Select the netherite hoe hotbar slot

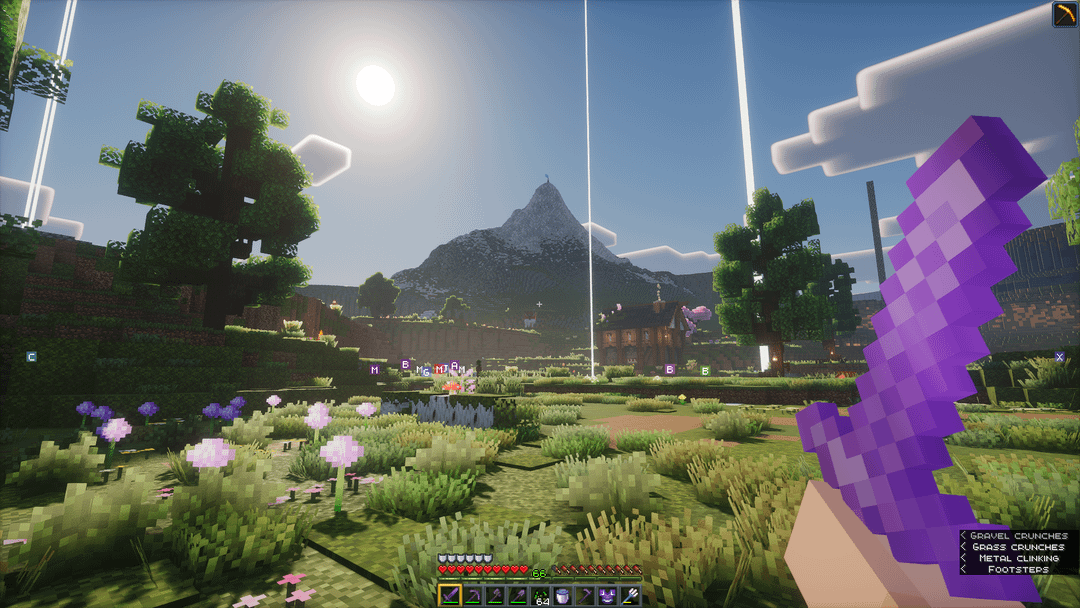coord(585,596)
